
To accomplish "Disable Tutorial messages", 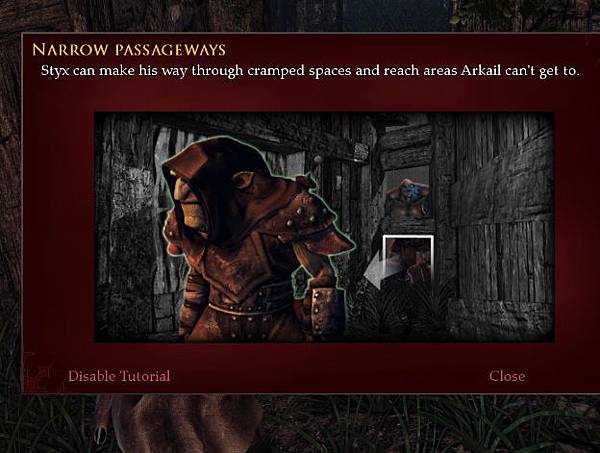I will tap(118, 376).
